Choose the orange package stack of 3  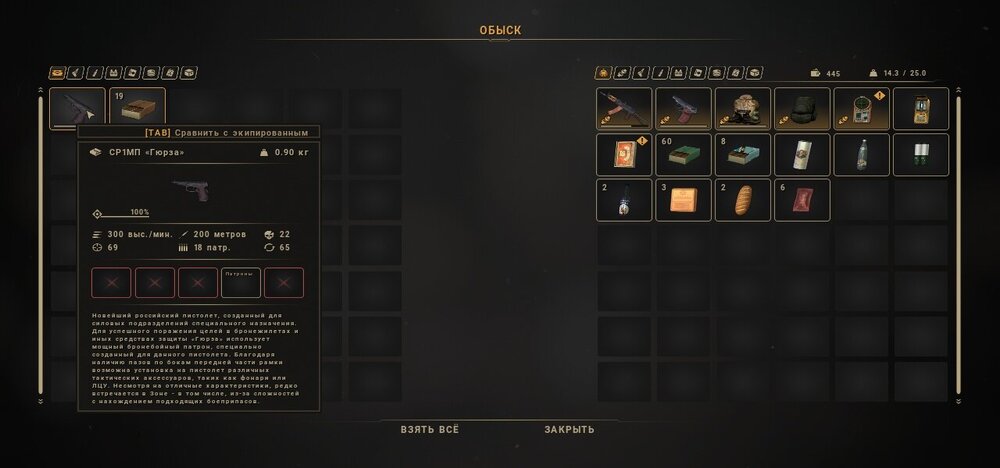(x=683, y=200)
